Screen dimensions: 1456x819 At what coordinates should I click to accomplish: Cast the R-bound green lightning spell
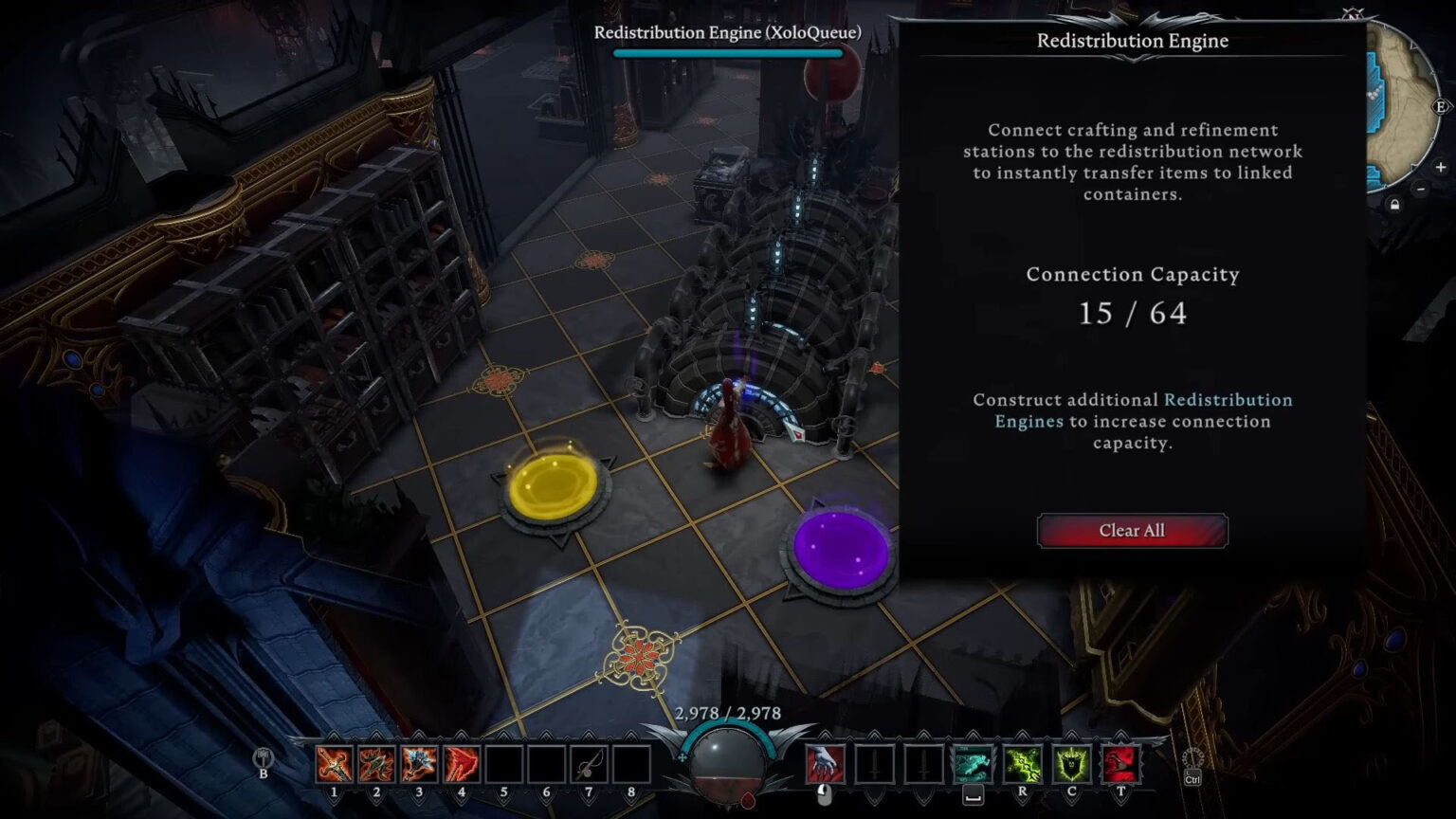pyautogui.click(x=1023, y=765)
